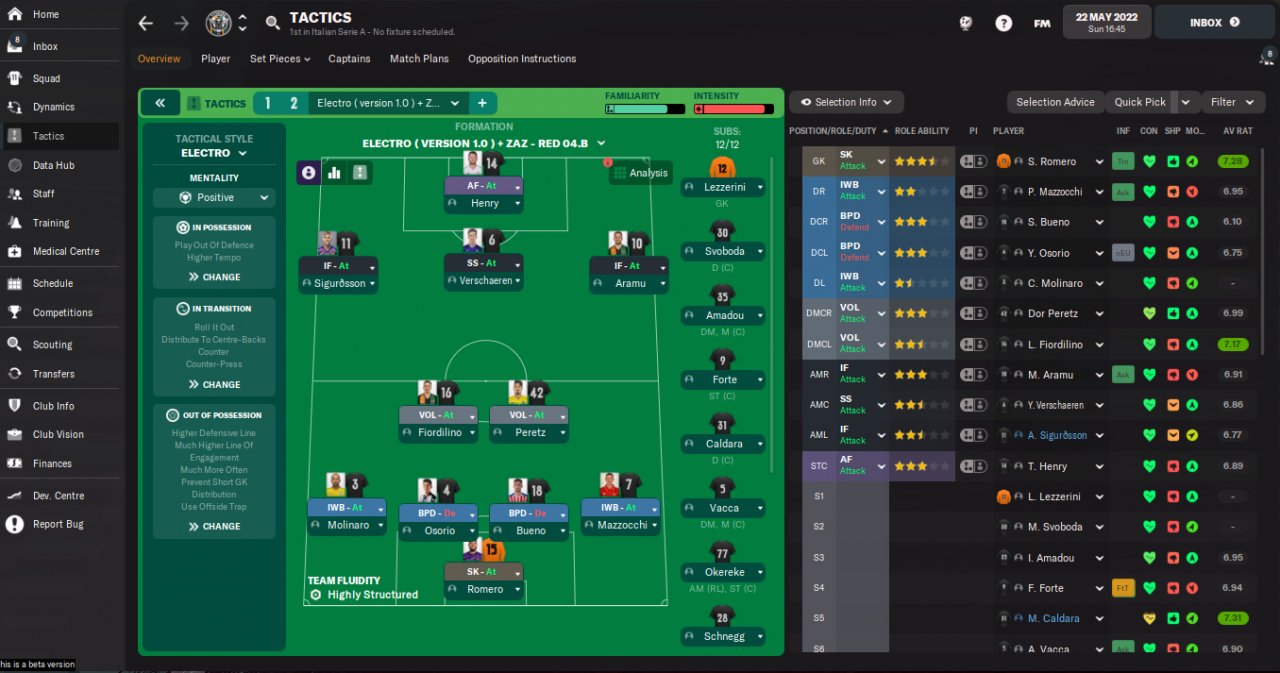Viewport: 1280px width, 673px height.
Task: Open the Transfers menu entry
Action: [x=53, y=374]
